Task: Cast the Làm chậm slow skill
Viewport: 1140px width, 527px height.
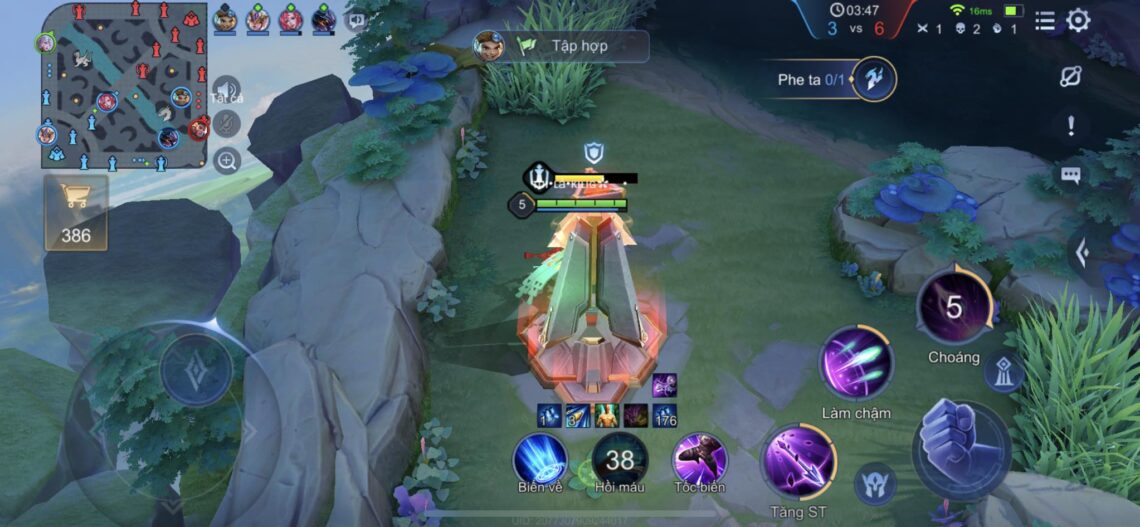Action: [856, 363]
